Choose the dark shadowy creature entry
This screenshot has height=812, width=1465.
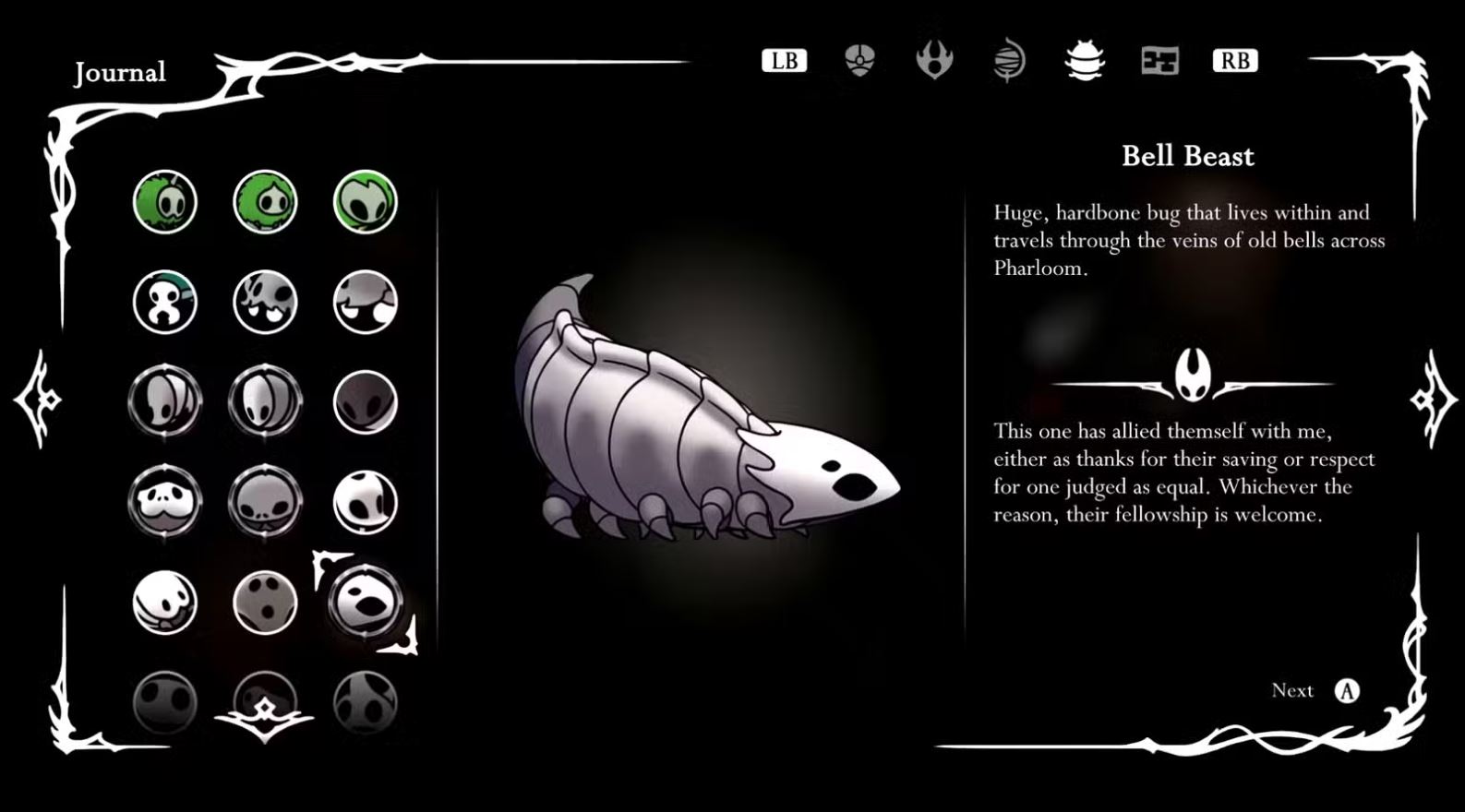coord(365,402)
